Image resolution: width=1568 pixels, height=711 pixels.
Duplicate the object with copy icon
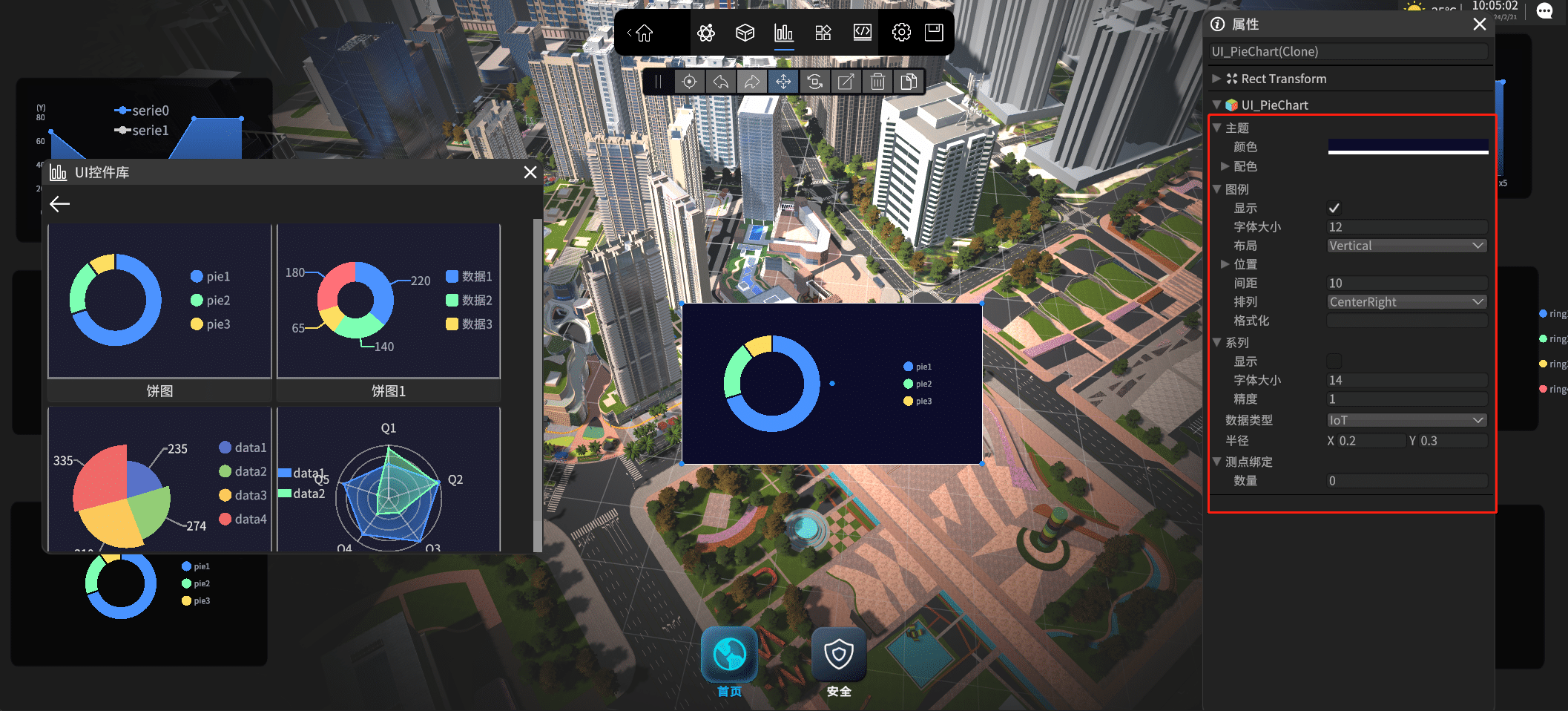pyautogui.click(x=909, y=82)
